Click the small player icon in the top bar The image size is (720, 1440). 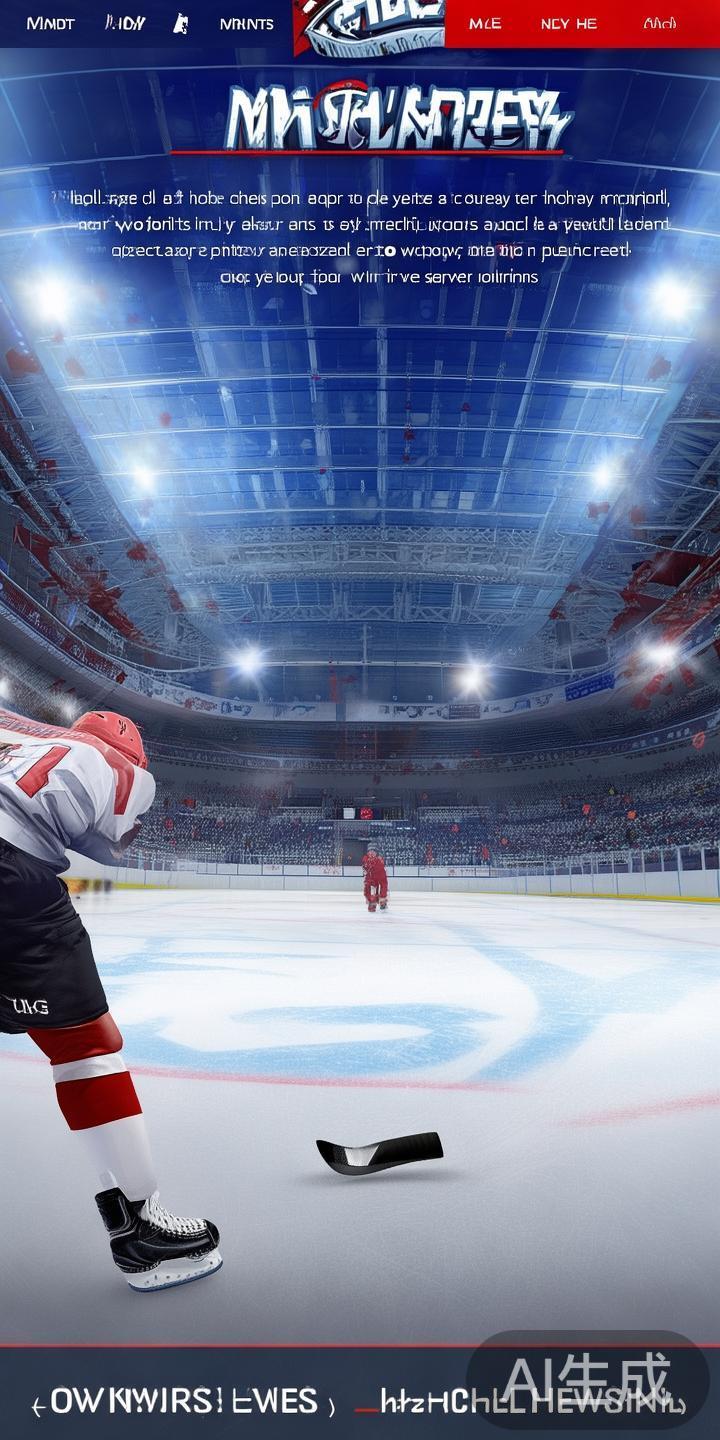181,23
